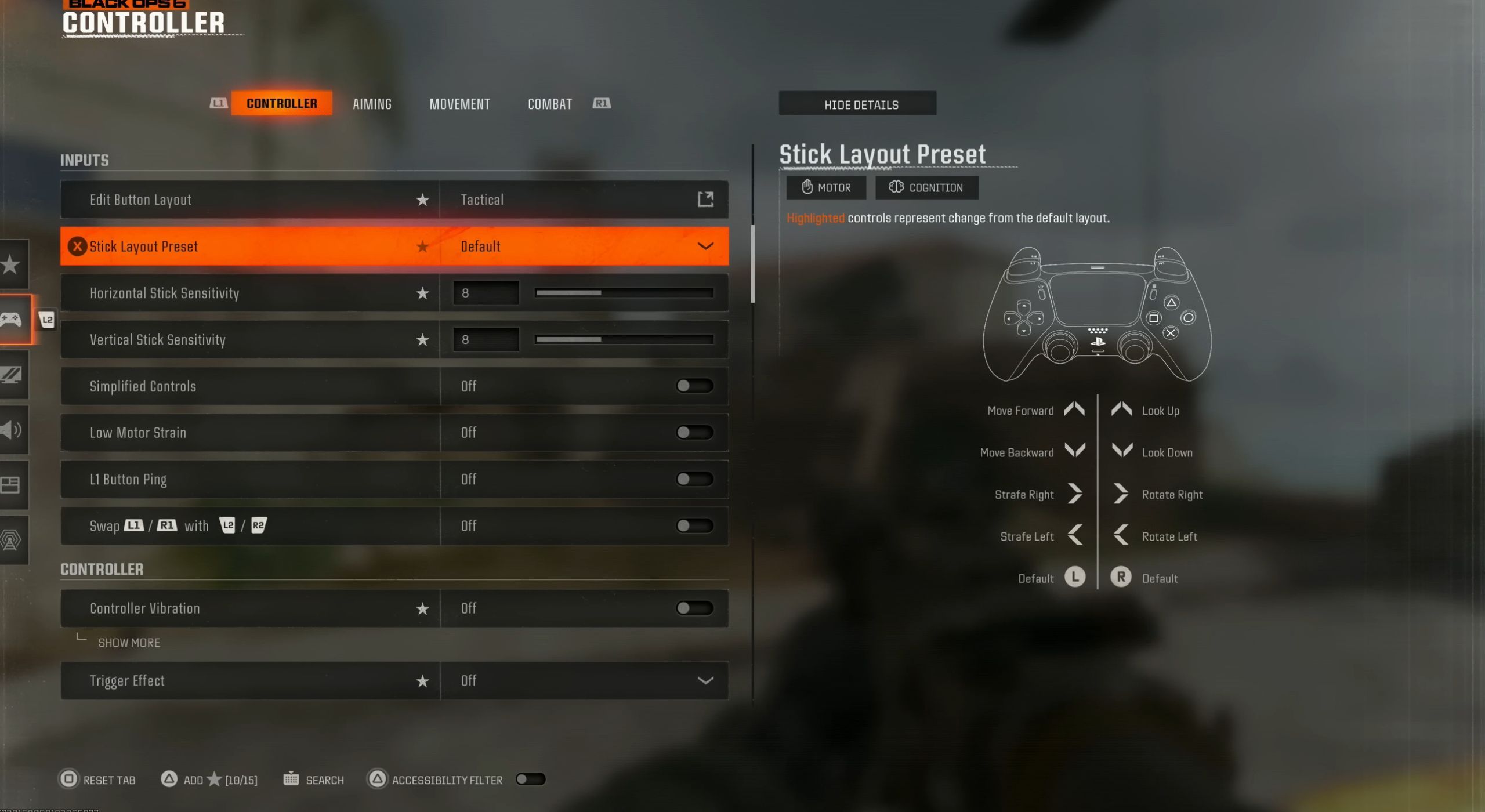This screenshot has width=1485, height=812.
Task: Open the Movement tab
Action: point(459,104)
